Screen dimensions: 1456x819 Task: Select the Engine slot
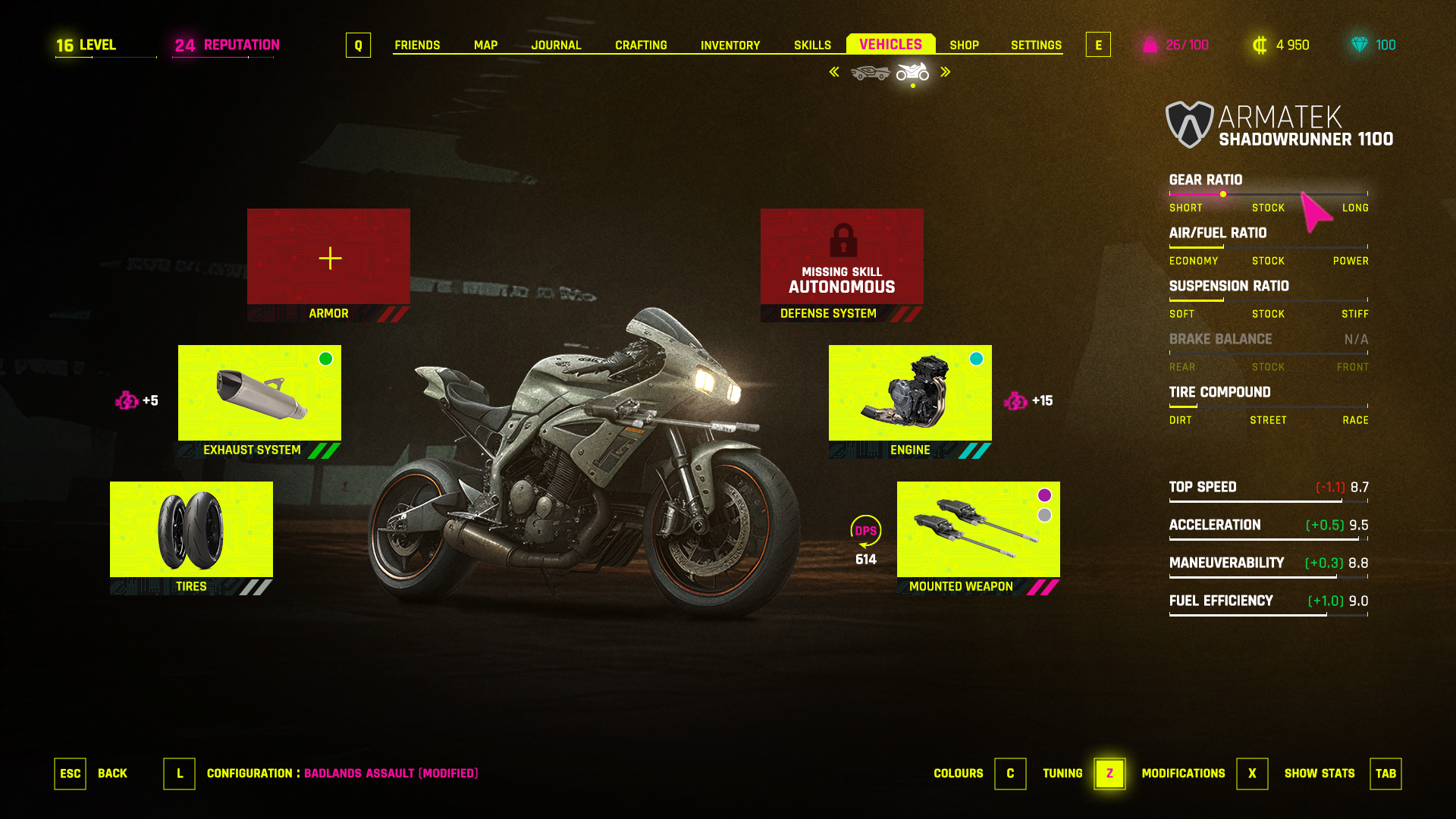point(910,394)
